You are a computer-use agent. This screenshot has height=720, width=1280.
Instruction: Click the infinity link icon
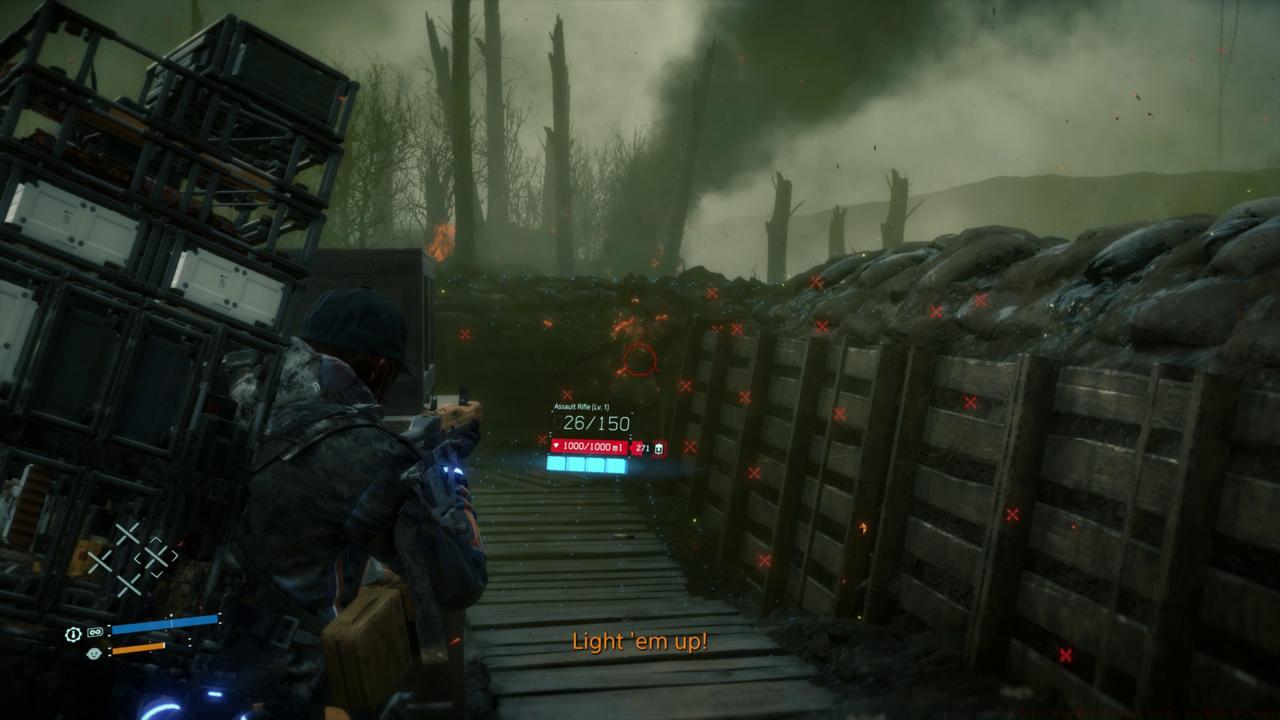95,633
